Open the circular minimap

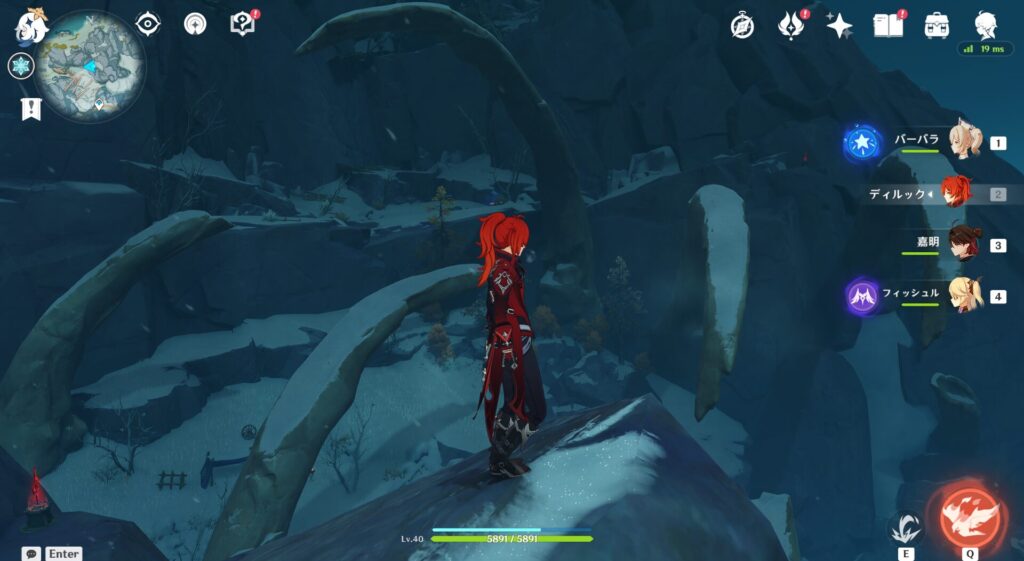click(x=90, y=67)
